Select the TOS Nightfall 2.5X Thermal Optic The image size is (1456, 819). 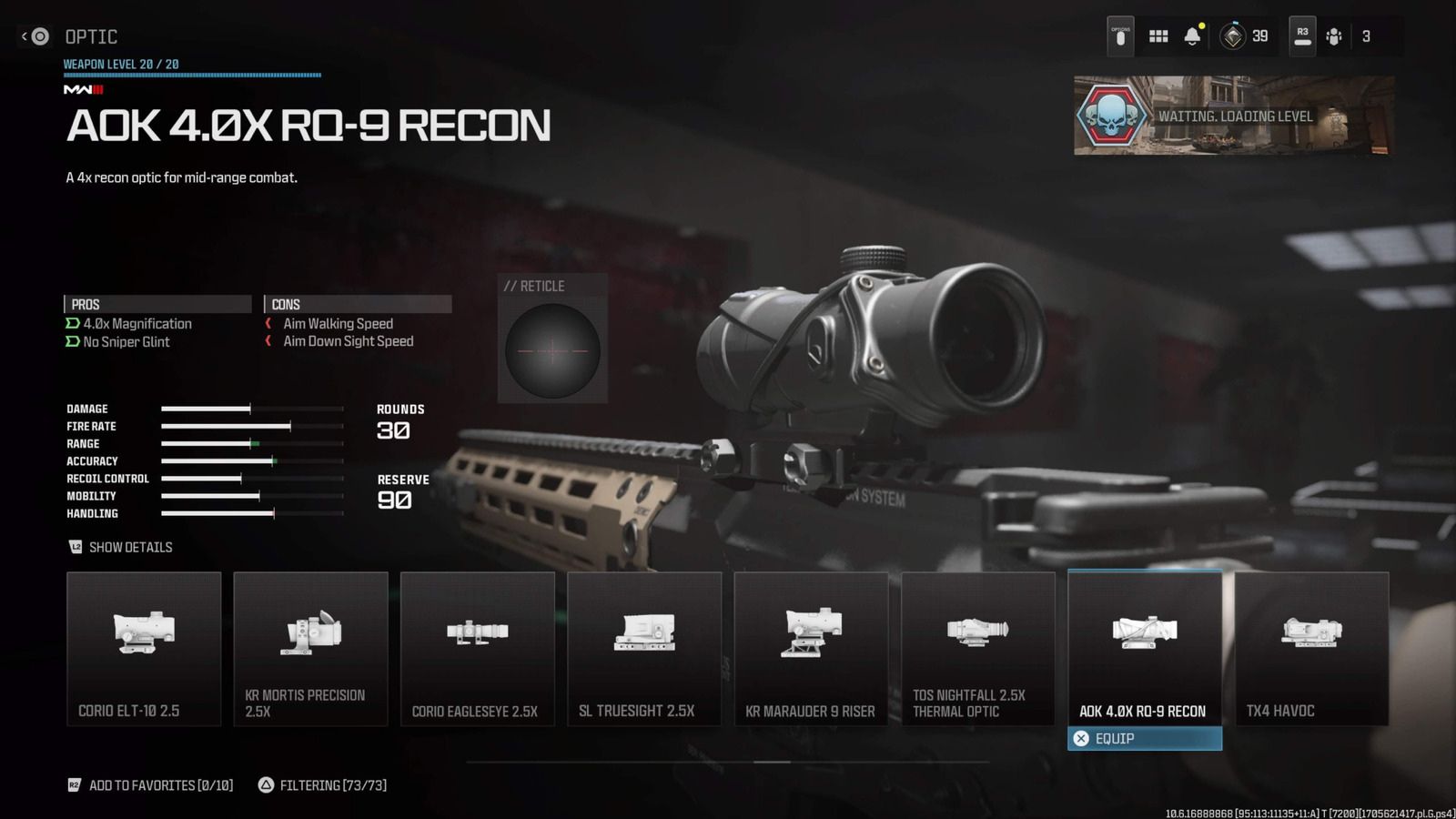tap(977, 648)
